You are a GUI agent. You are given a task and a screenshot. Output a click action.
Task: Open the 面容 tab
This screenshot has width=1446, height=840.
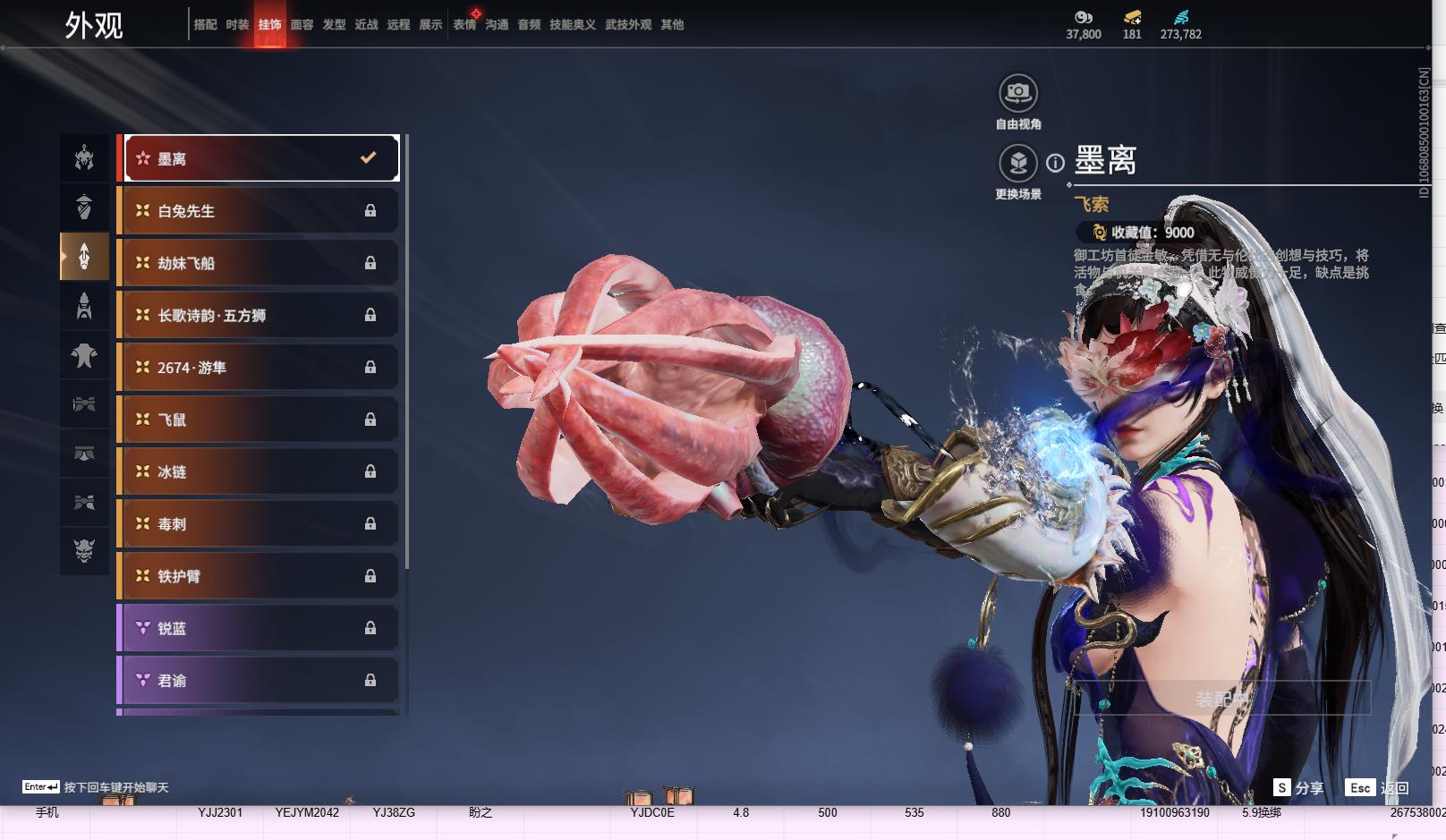pos(302,25)
